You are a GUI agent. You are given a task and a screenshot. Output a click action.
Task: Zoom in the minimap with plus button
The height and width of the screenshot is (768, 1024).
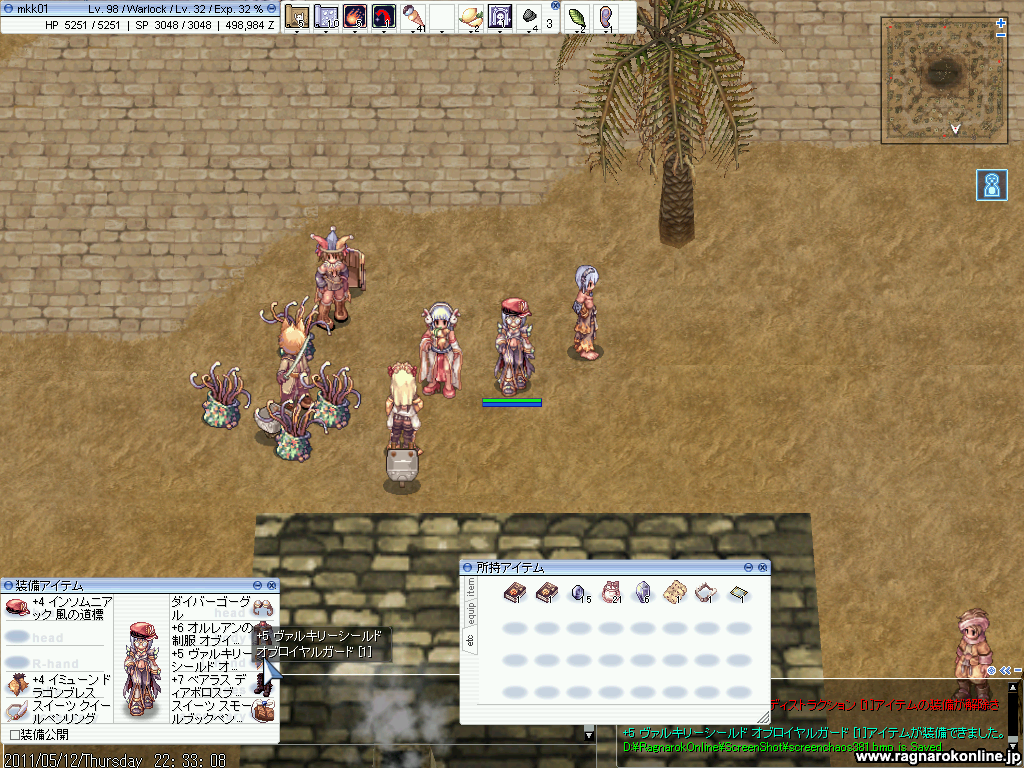pyautogui.click(x=1001, y=23)
